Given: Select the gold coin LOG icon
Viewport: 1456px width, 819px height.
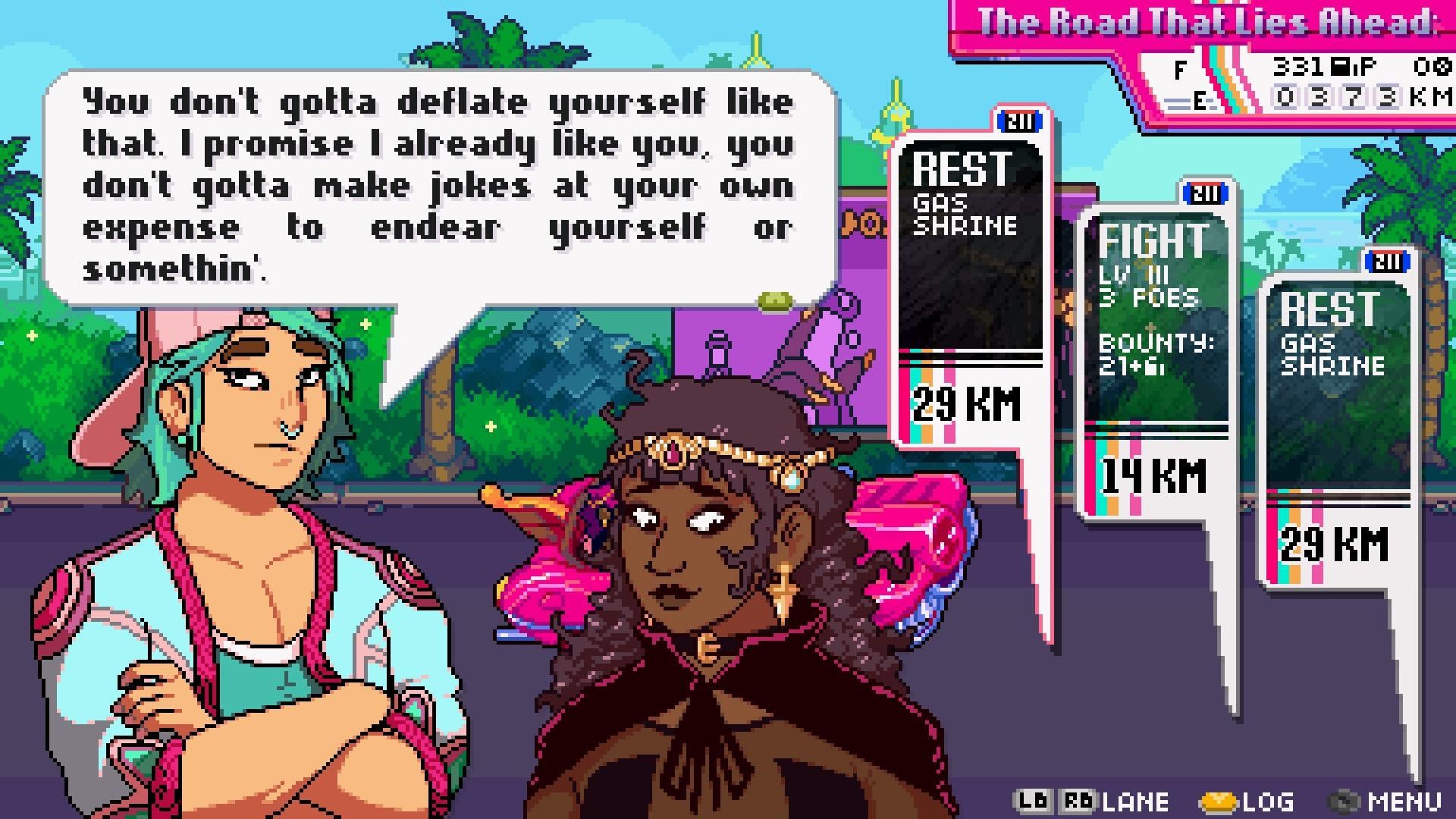Looking at the screenshot, I should (x=1219, y=800).
